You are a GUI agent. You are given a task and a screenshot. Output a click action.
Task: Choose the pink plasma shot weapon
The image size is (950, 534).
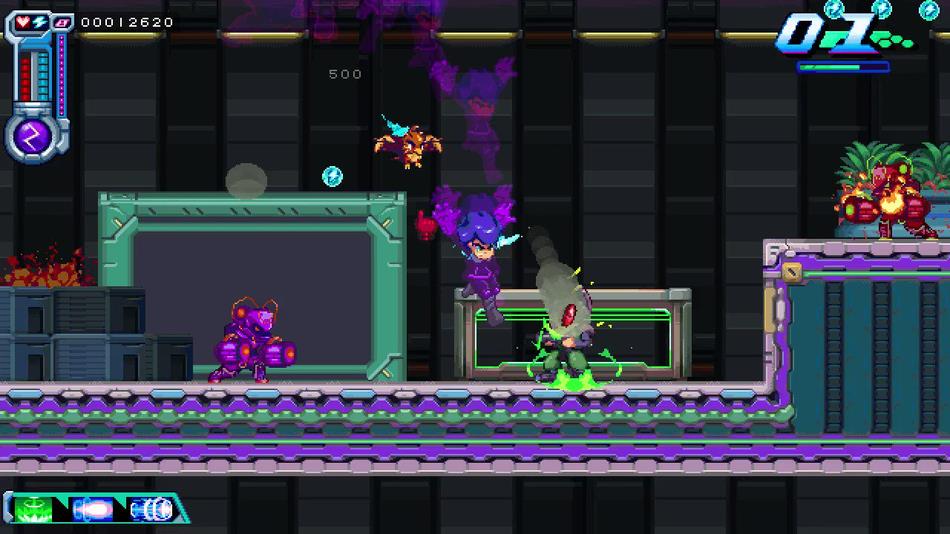click(x=96, y=507)
